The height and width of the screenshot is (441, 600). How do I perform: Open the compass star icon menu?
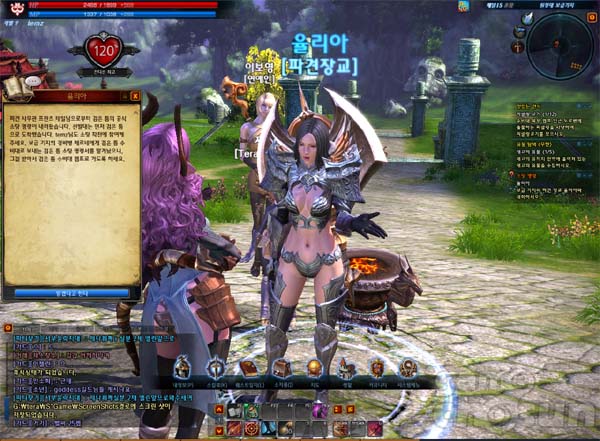click(216, 367)
